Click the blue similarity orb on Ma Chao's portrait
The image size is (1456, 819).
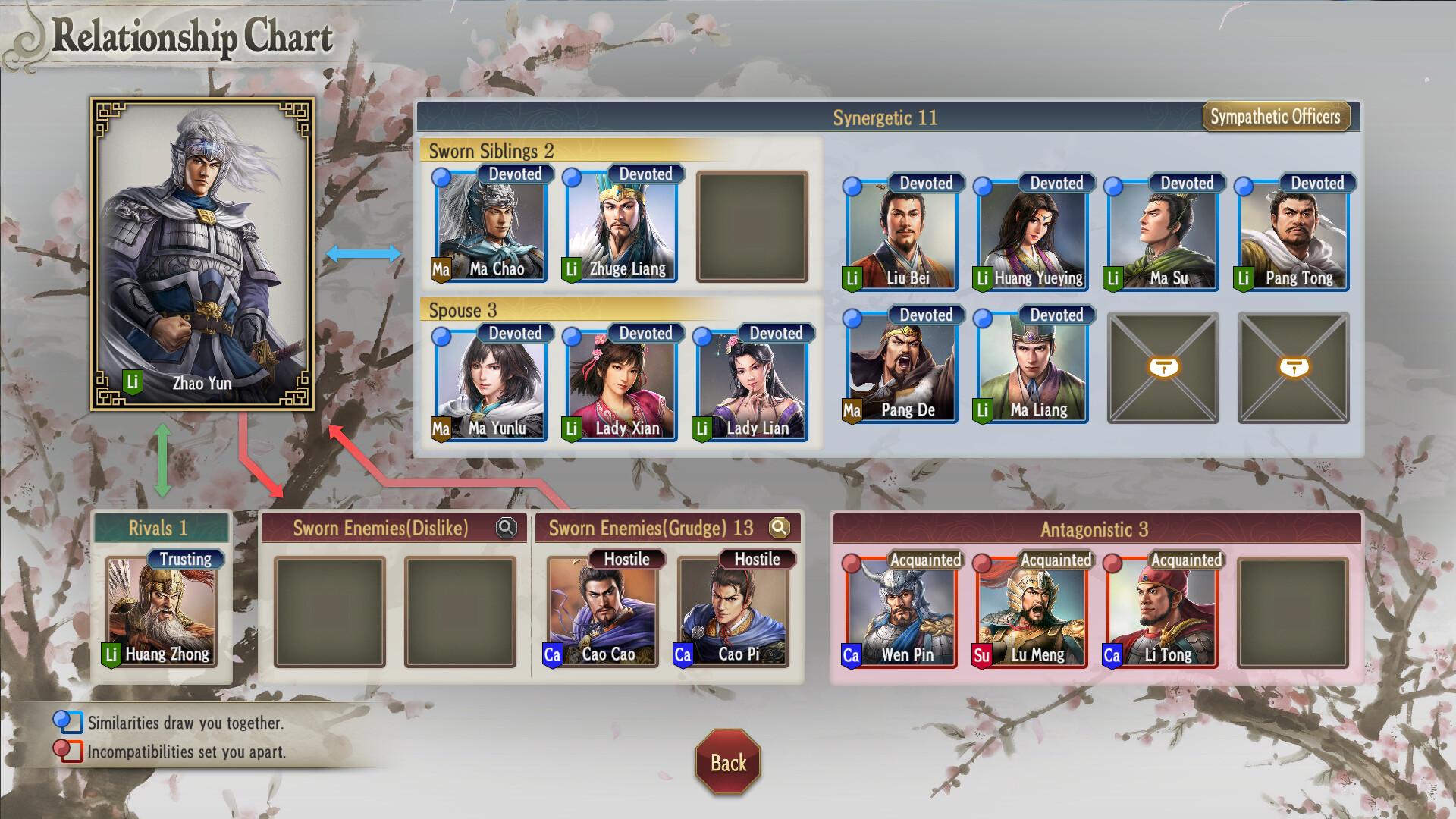coord(442,177)
